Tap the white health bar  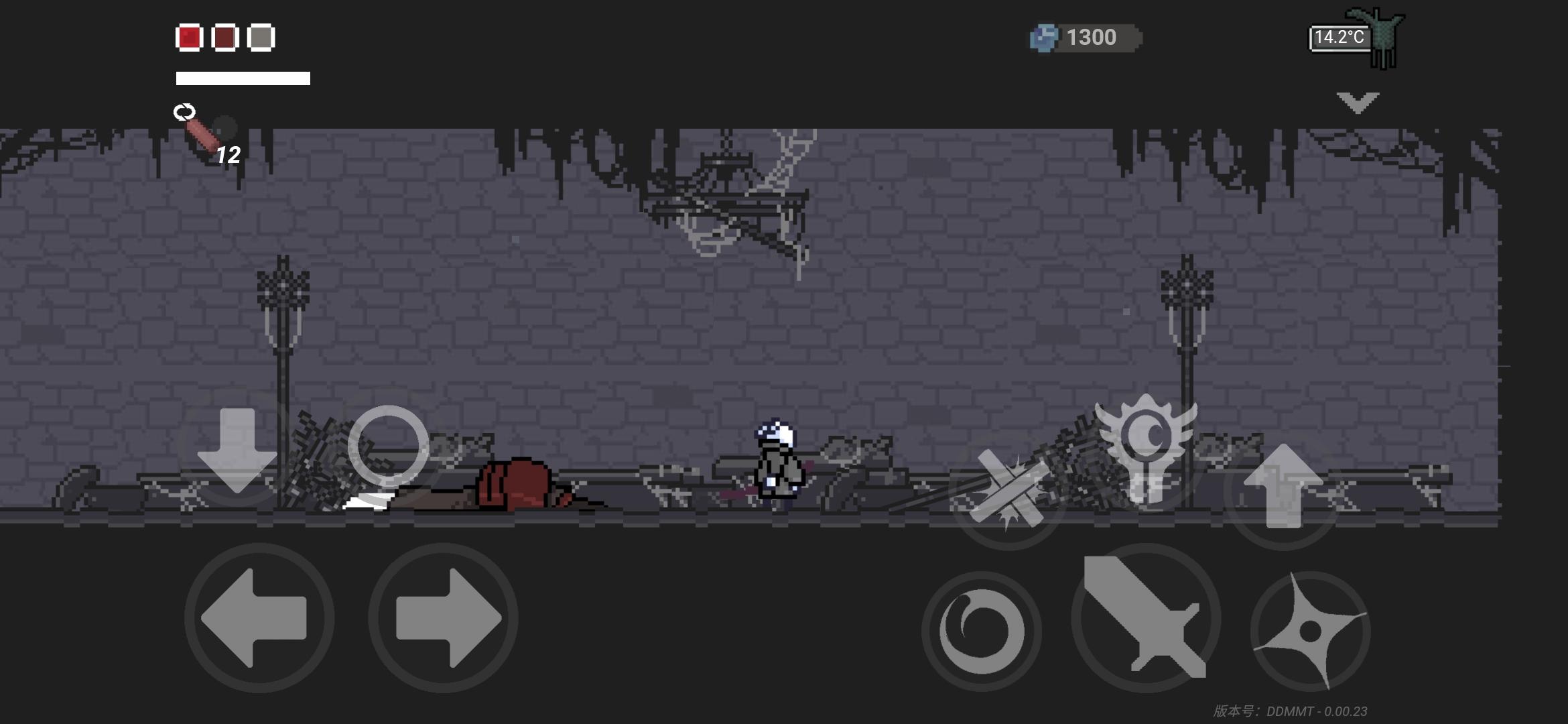pyautogui.click(x=243, y=78)
